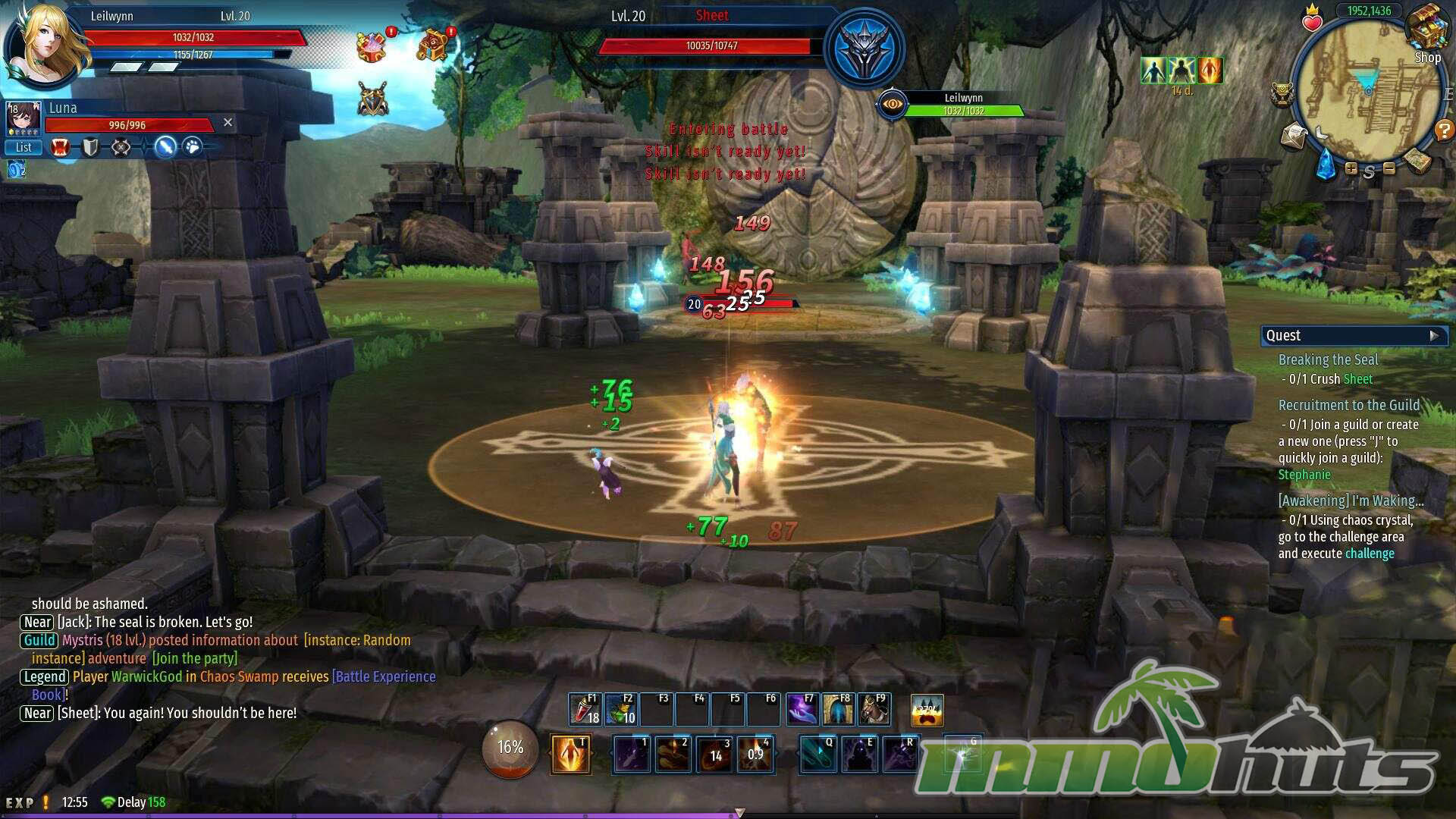This screenshot has width=1456, height=819.
Task: Click the Join the party link
Action: pos(195,658)
